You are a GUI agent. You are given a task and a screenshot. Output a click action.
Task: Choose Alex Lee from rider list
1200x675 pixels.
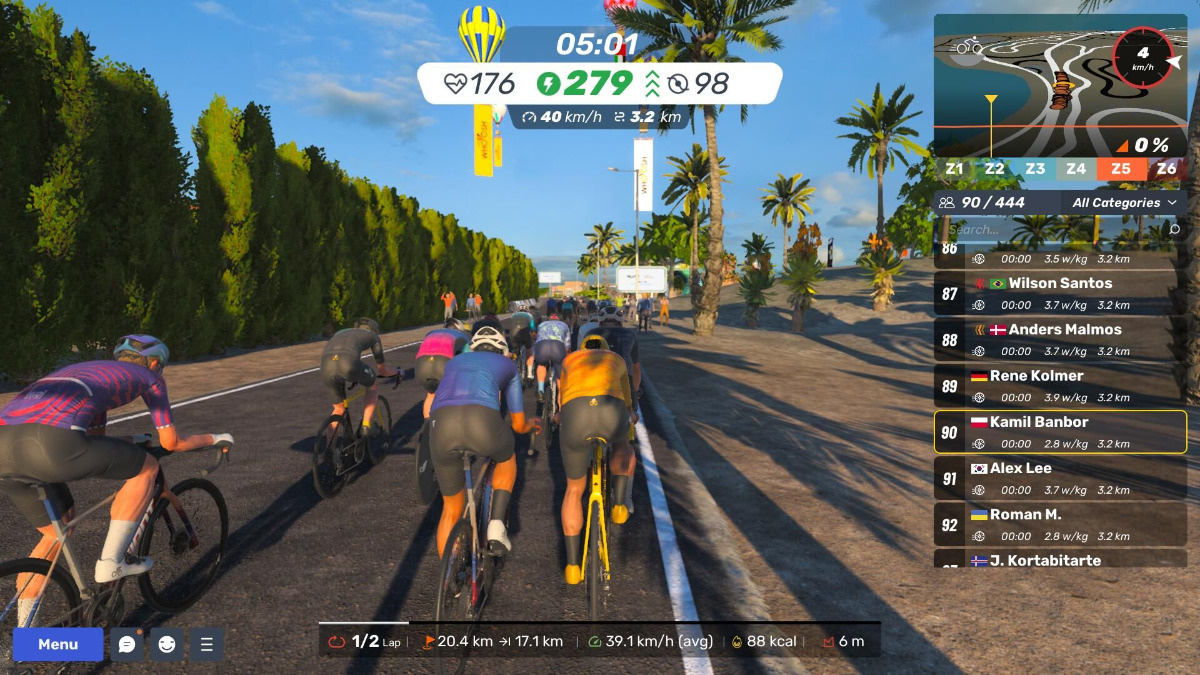[1060, 478]
